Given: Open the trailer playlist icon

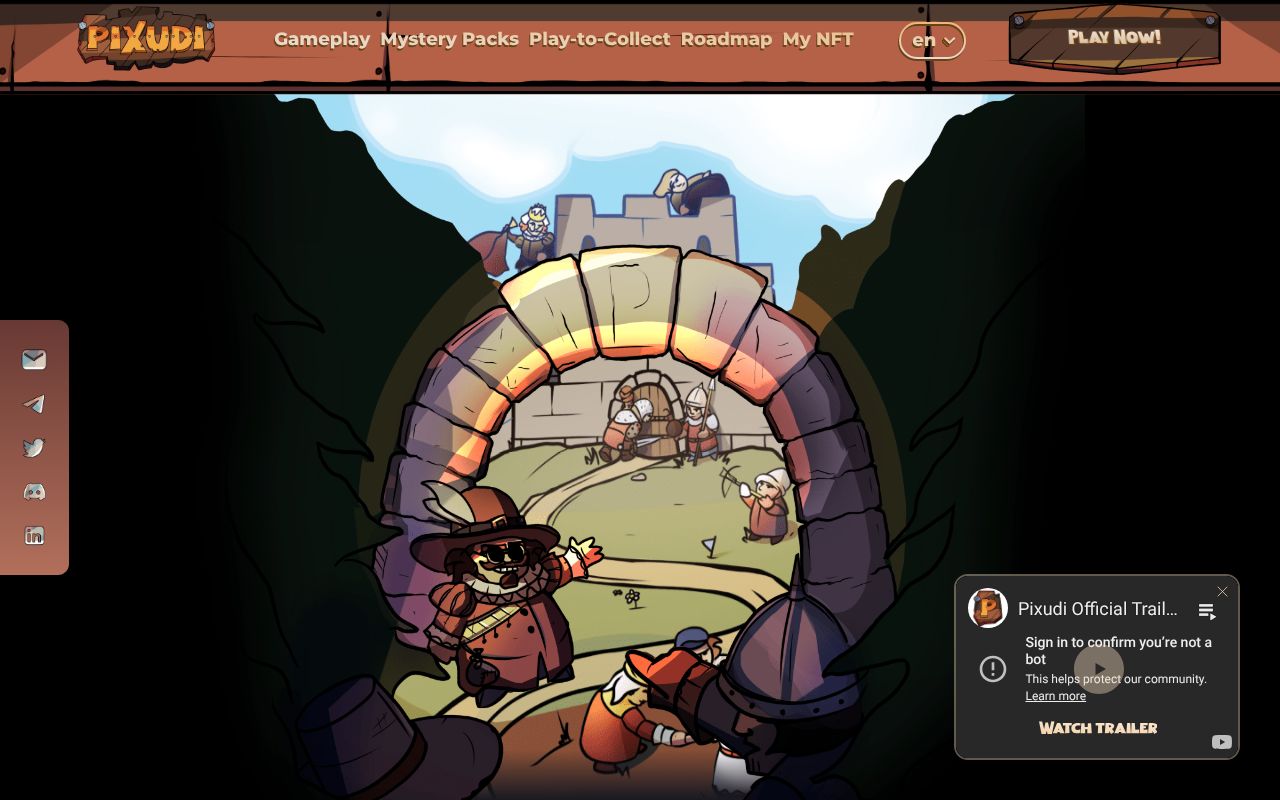Looking at the screenshot, I should (x=1207, y=611).
